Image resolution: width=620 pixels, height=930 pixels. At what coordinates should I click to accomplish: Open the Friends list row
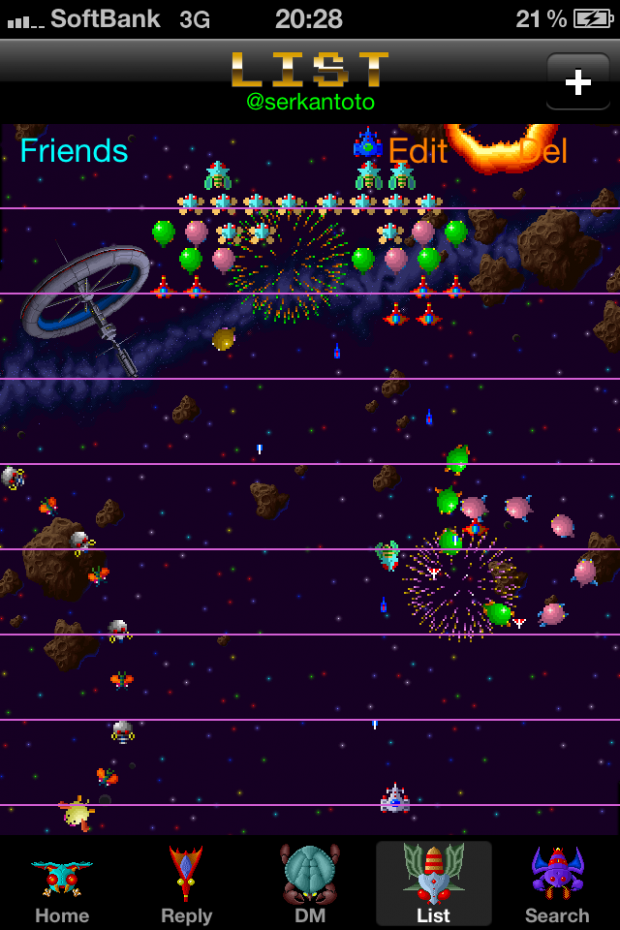tap(75, 151)
